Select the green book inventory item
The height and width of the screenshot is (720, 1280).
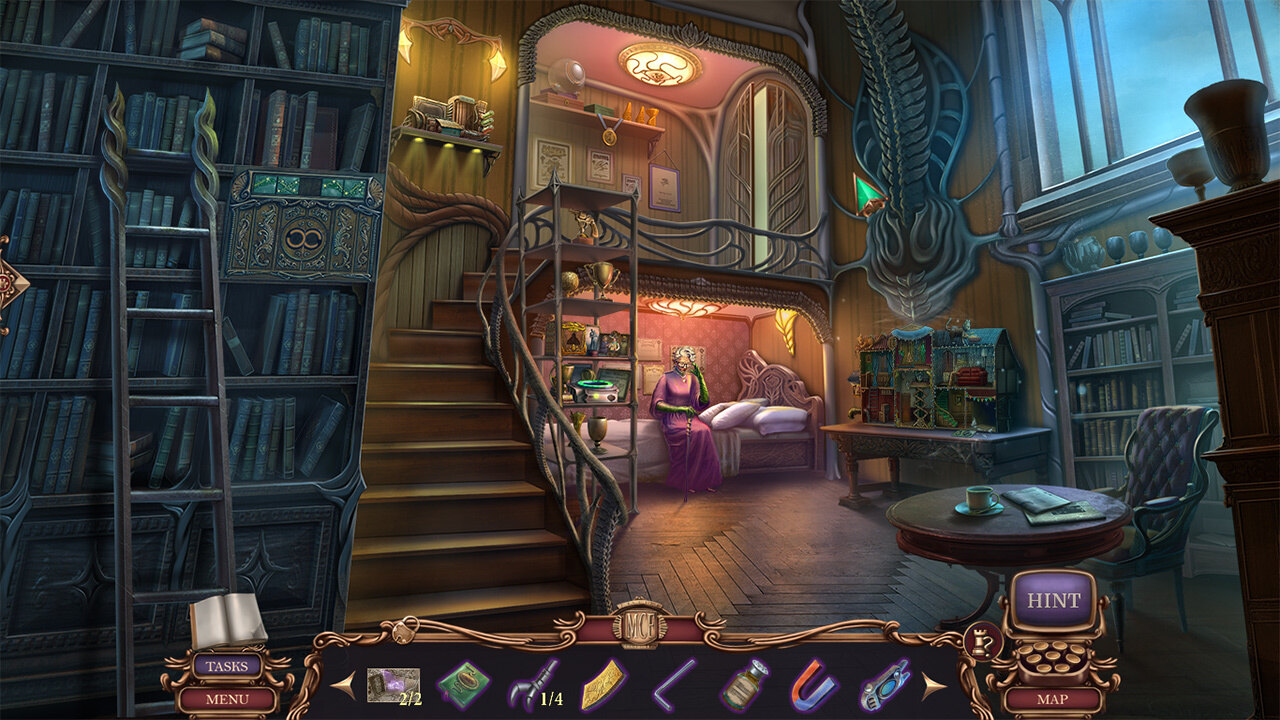463,686
